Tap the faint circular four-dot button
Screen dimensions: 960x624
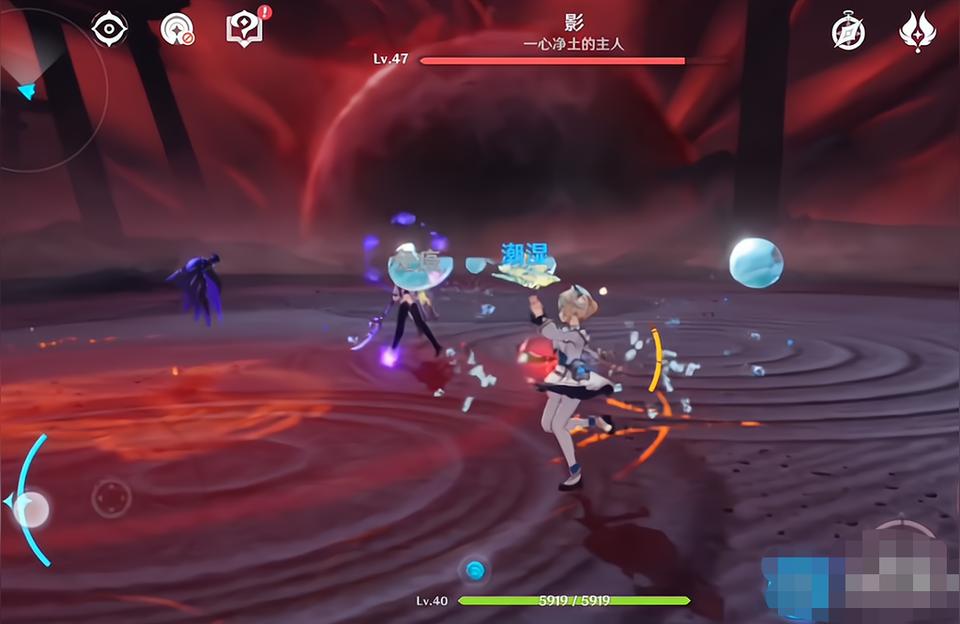pyautogui.click(x=111, y=497)
